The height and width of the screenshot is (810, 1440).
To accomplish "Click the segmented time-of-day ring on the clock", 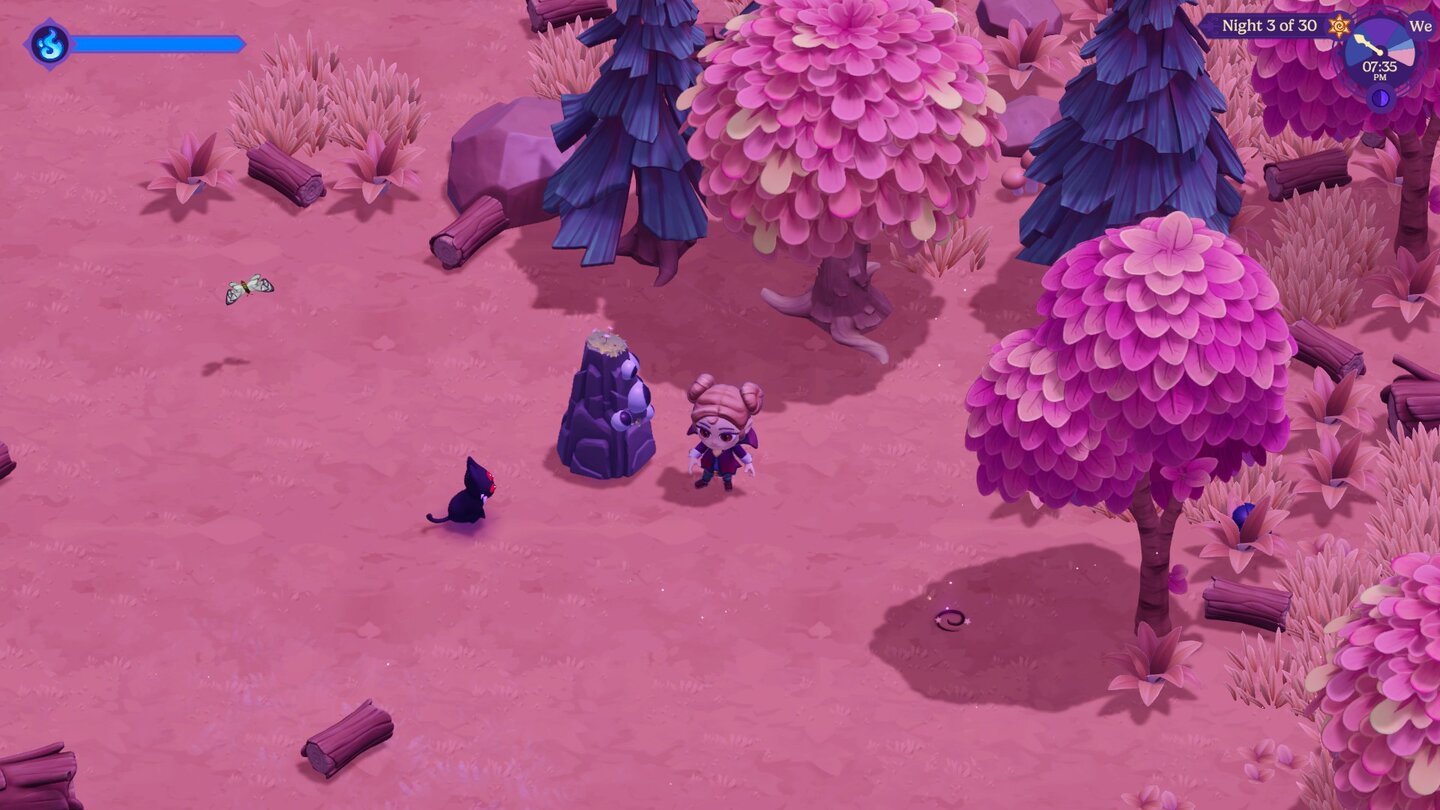I will coord(1399,50).
